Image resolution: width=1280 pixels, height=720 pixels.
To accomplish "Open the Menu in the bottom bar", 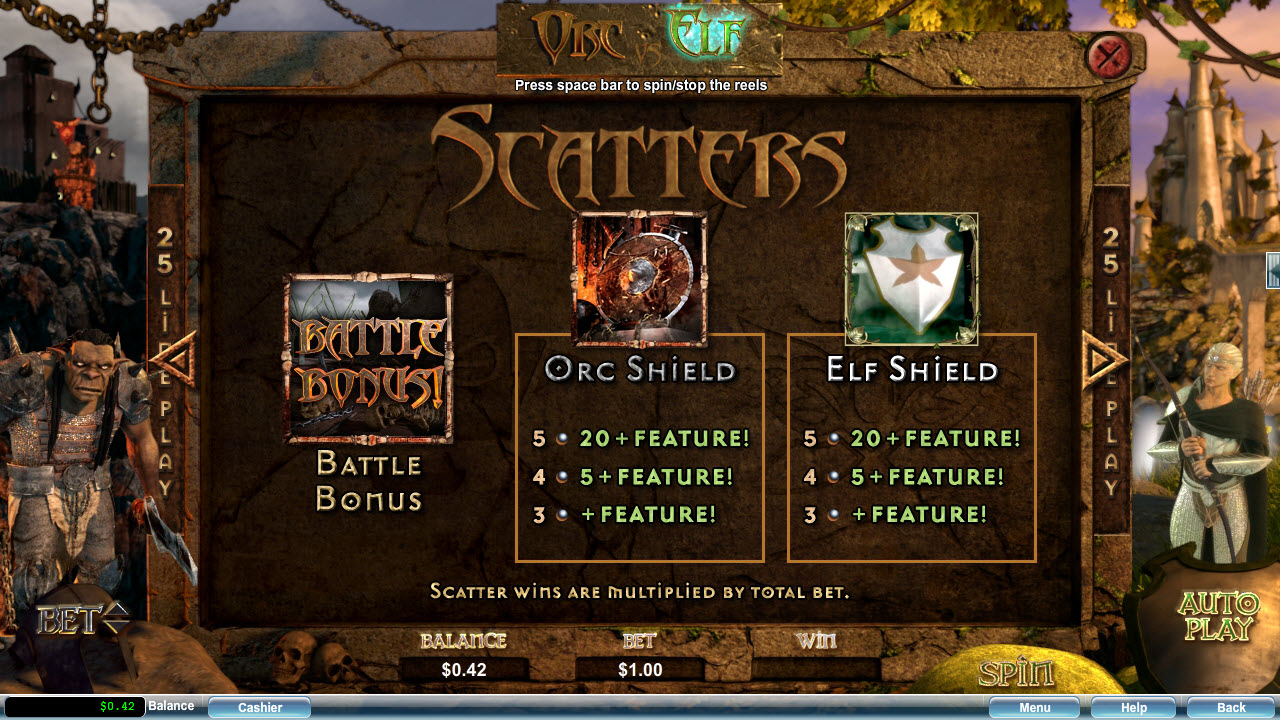I will tap(1034, 708).
